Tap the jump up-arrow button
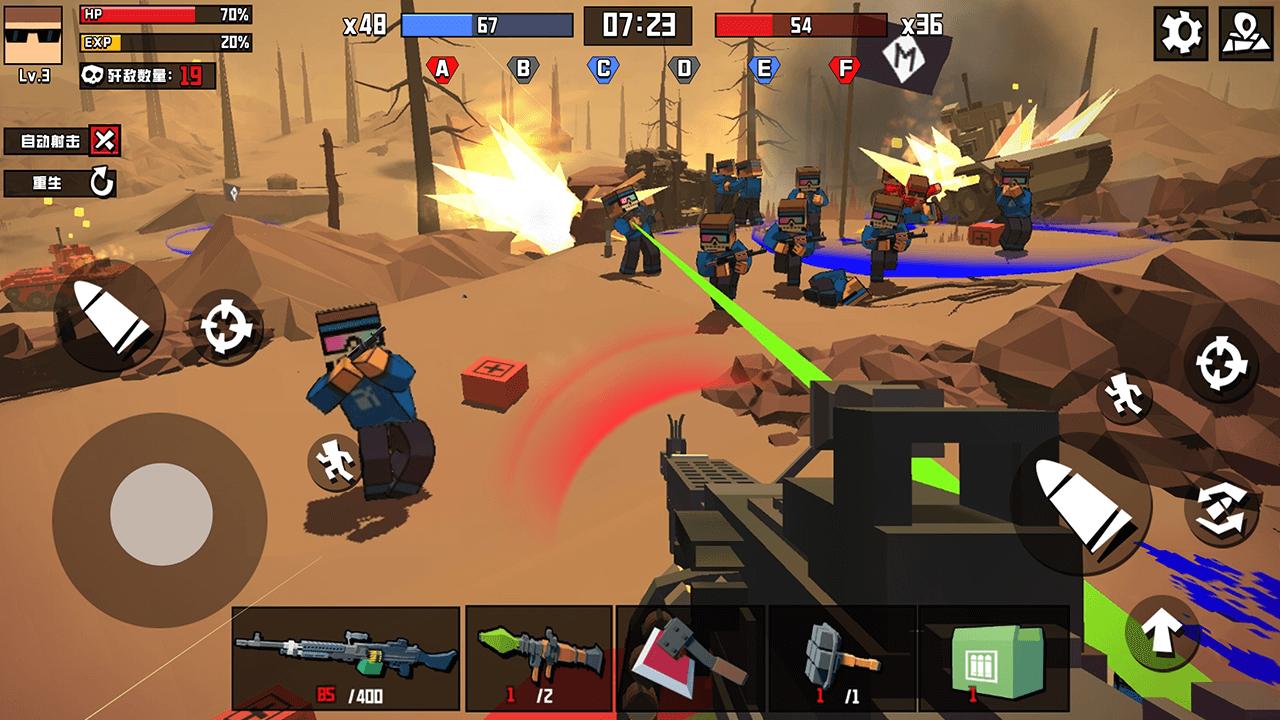Viewport: 1280px width, 720px height. [x=1163, y=632]
